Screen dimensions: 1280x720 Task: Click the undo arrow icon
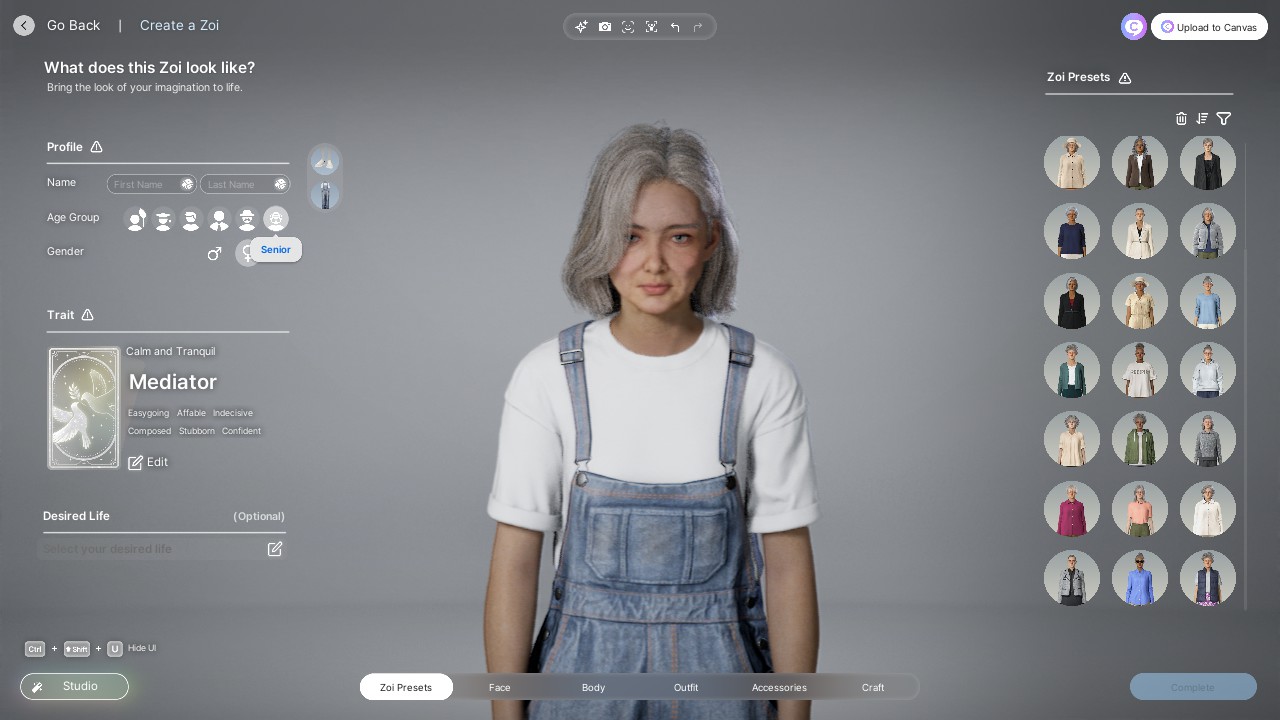tap(675, 27)
